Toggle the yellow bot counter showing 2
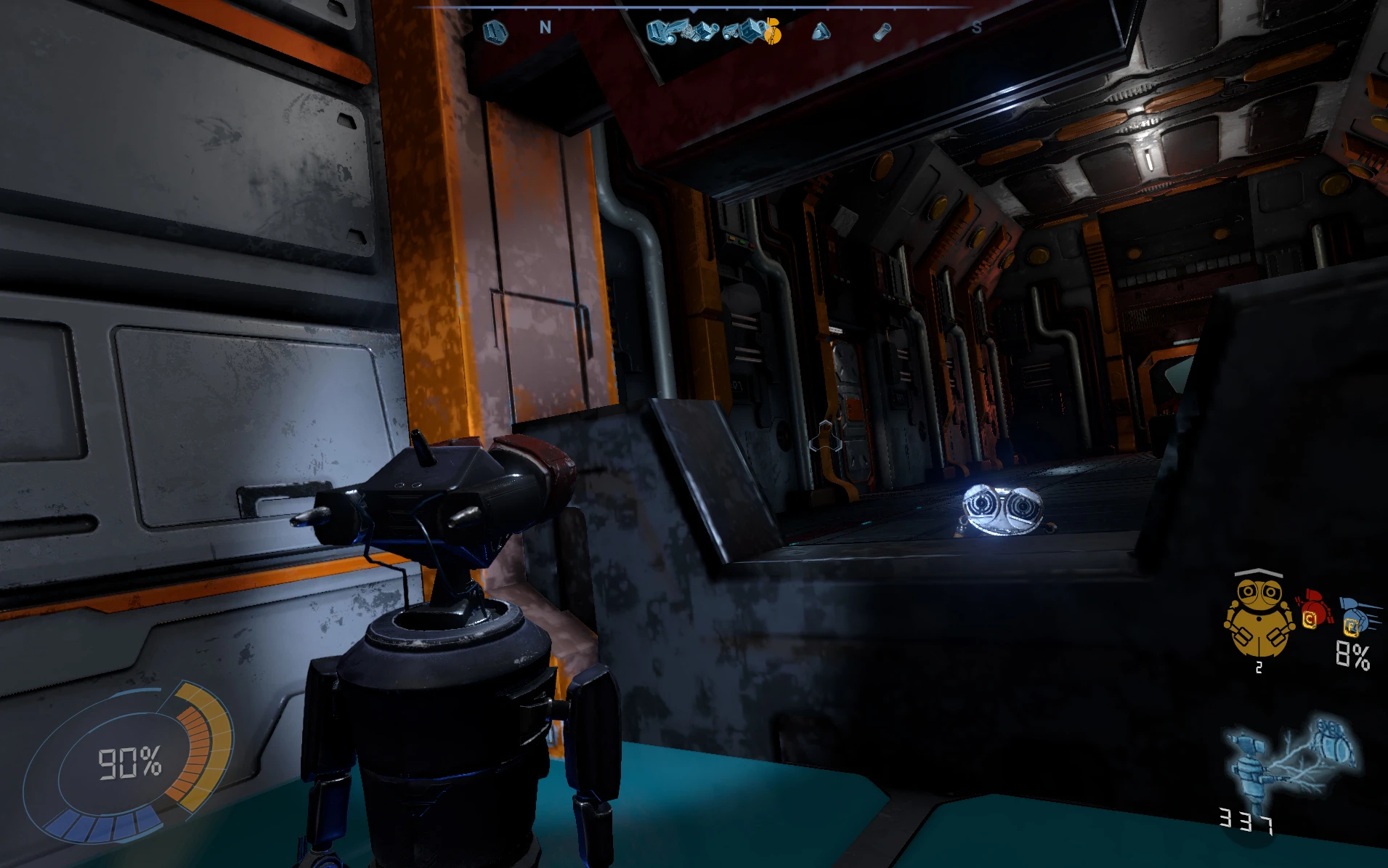This screenshot has height=868, width=1388. click(1259, 668)
